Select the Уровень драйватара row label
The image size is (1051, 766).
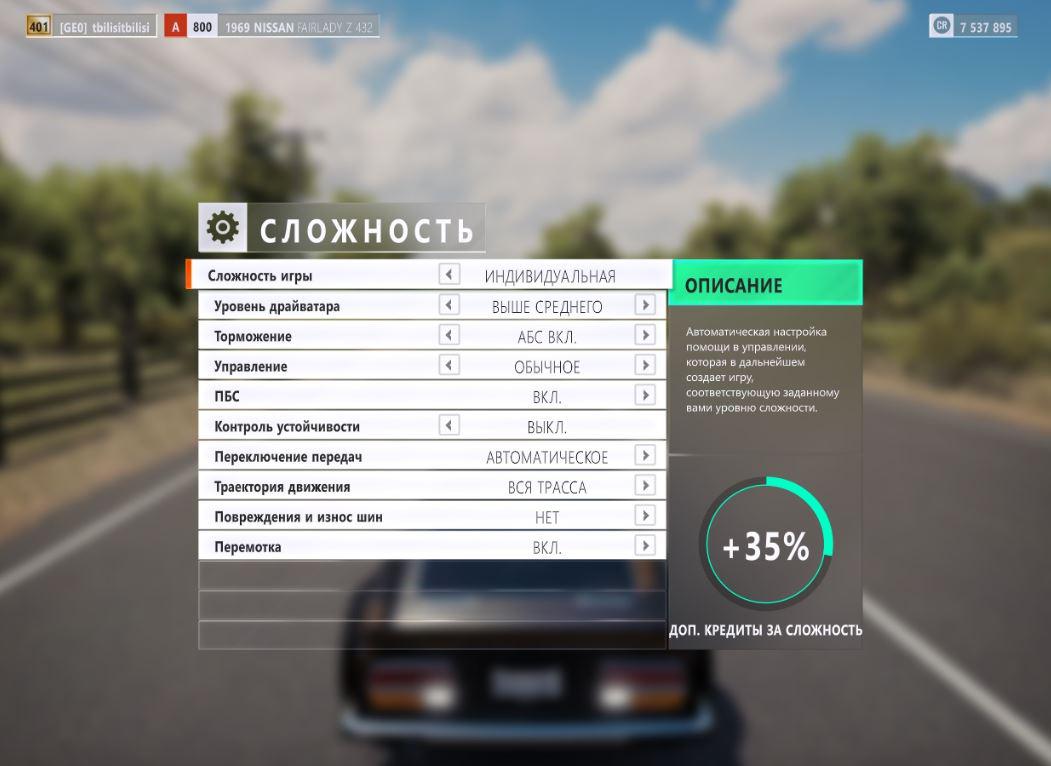277,306
